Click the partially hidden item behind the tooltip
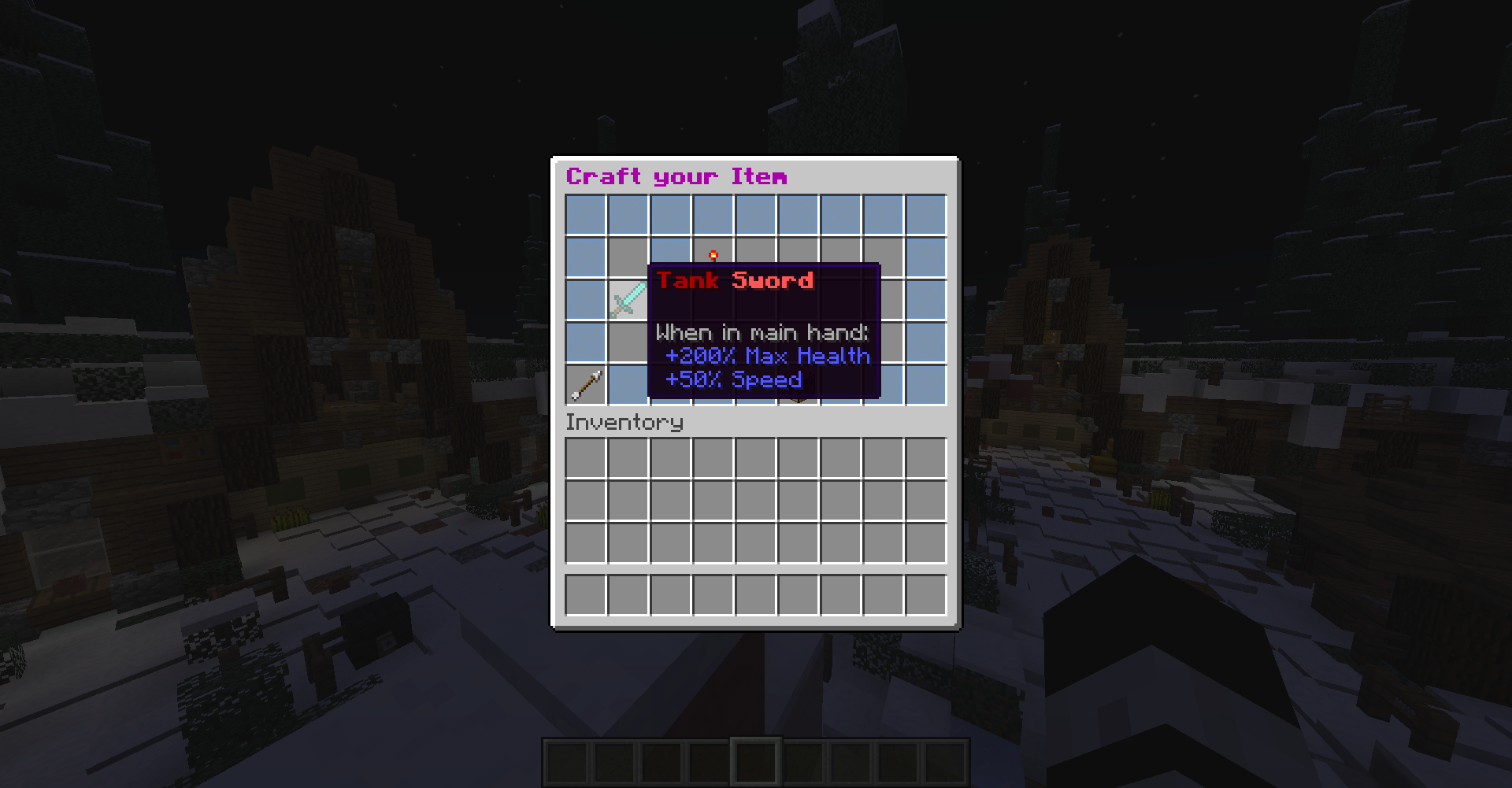 click(x=798, y=386)
